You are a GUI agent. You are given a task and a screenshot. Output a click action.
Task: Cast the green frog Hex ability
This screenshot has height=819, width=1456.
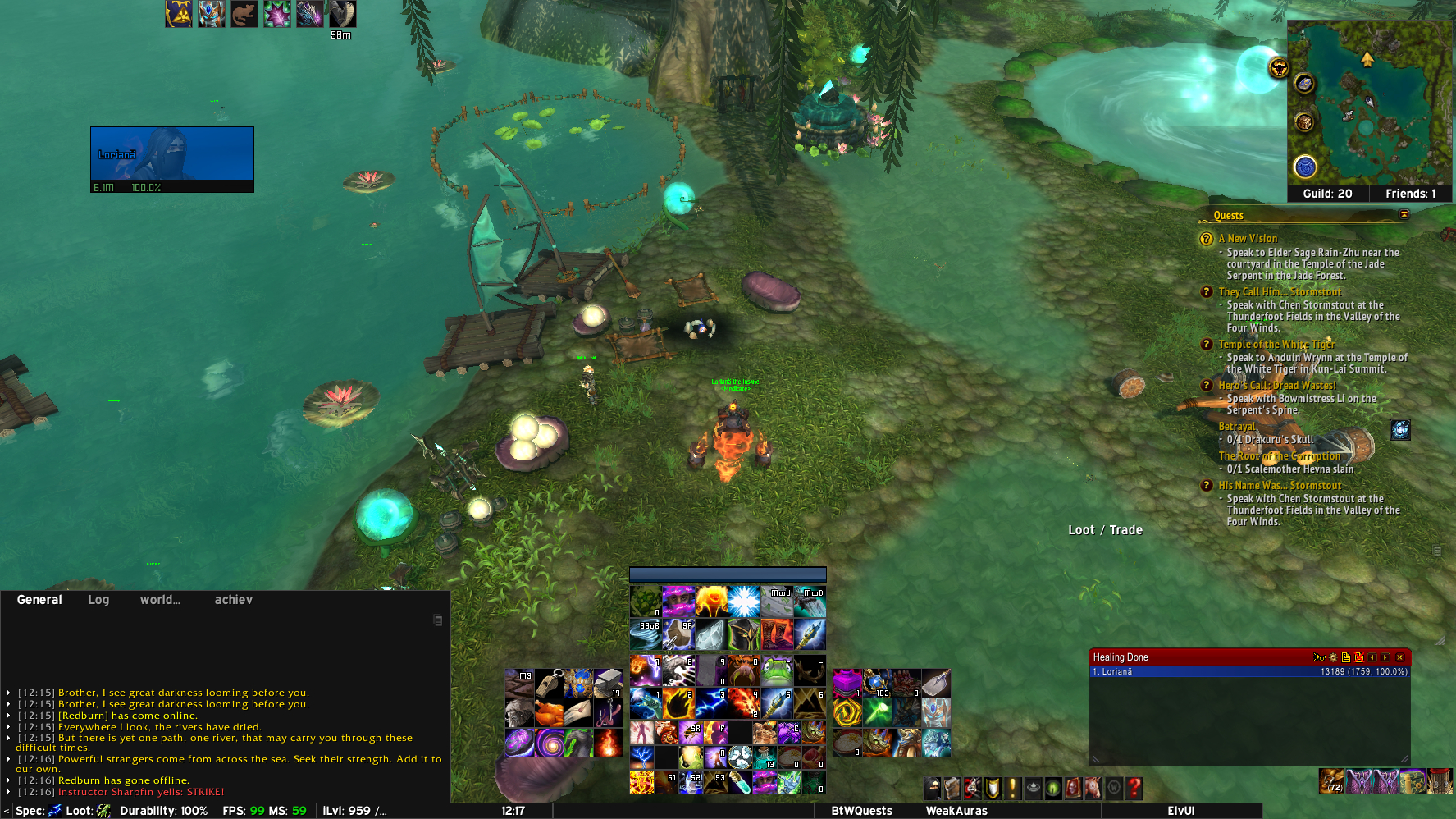777,670
